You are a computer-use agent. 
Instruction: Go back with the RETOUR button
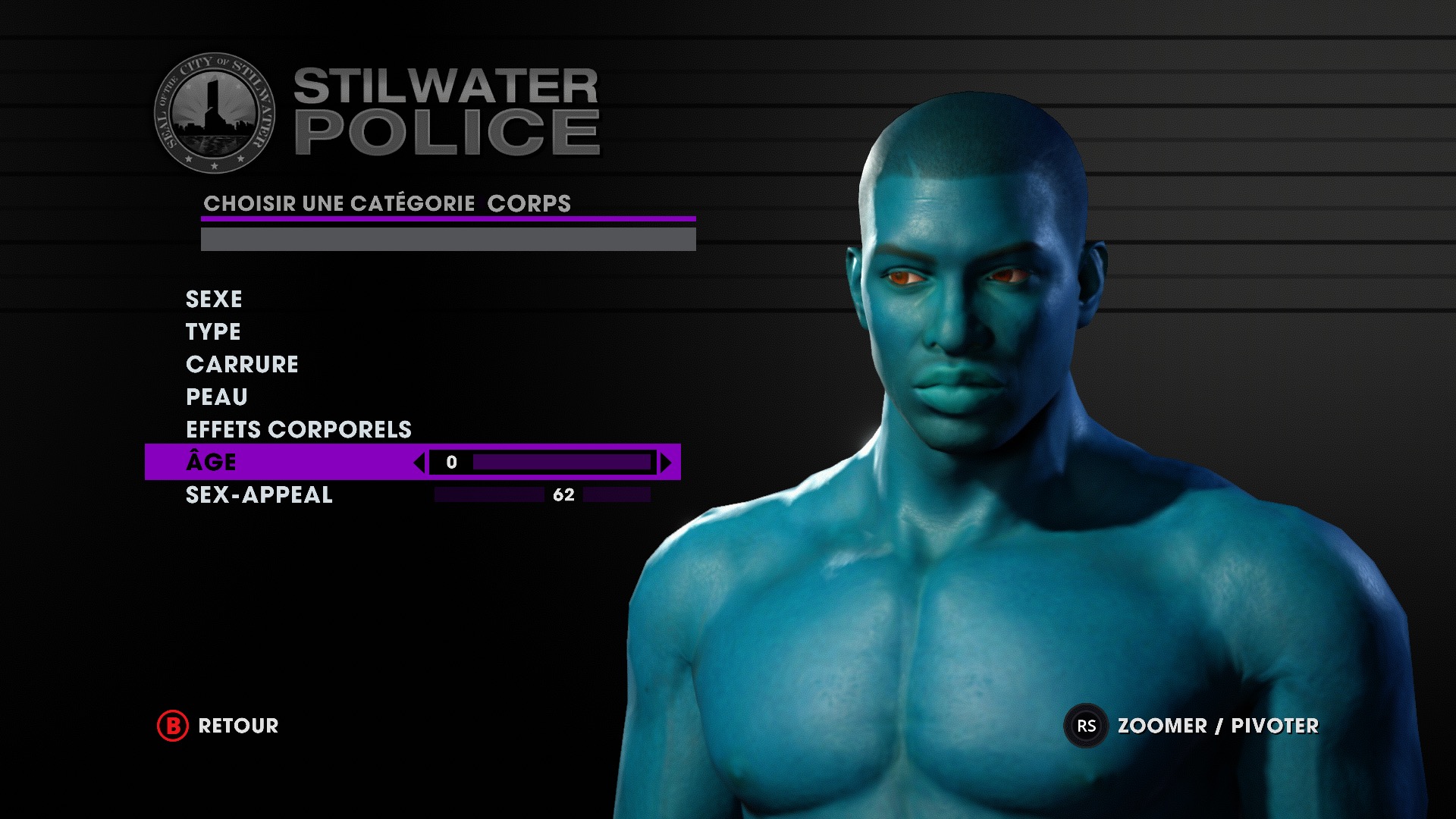pos(218,726)
